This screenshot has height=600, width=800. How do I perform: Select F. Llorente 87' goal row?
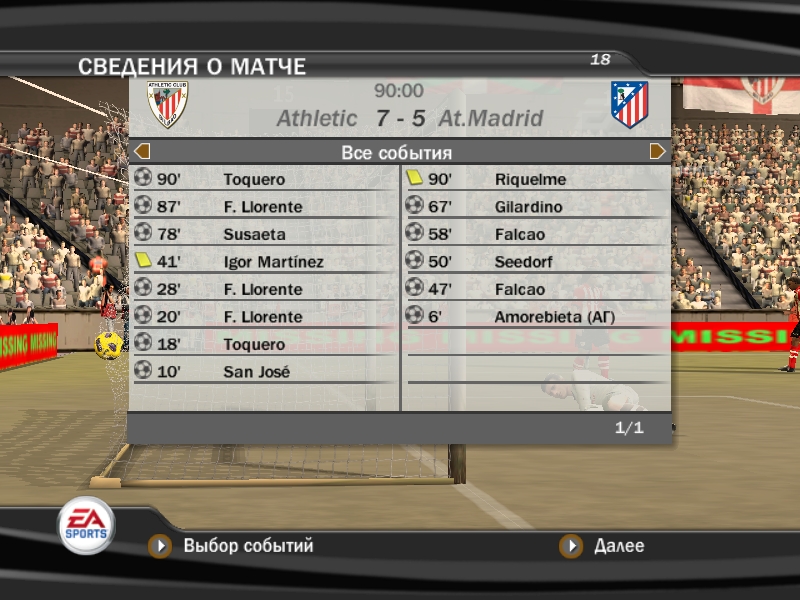[x=265, y=207]
